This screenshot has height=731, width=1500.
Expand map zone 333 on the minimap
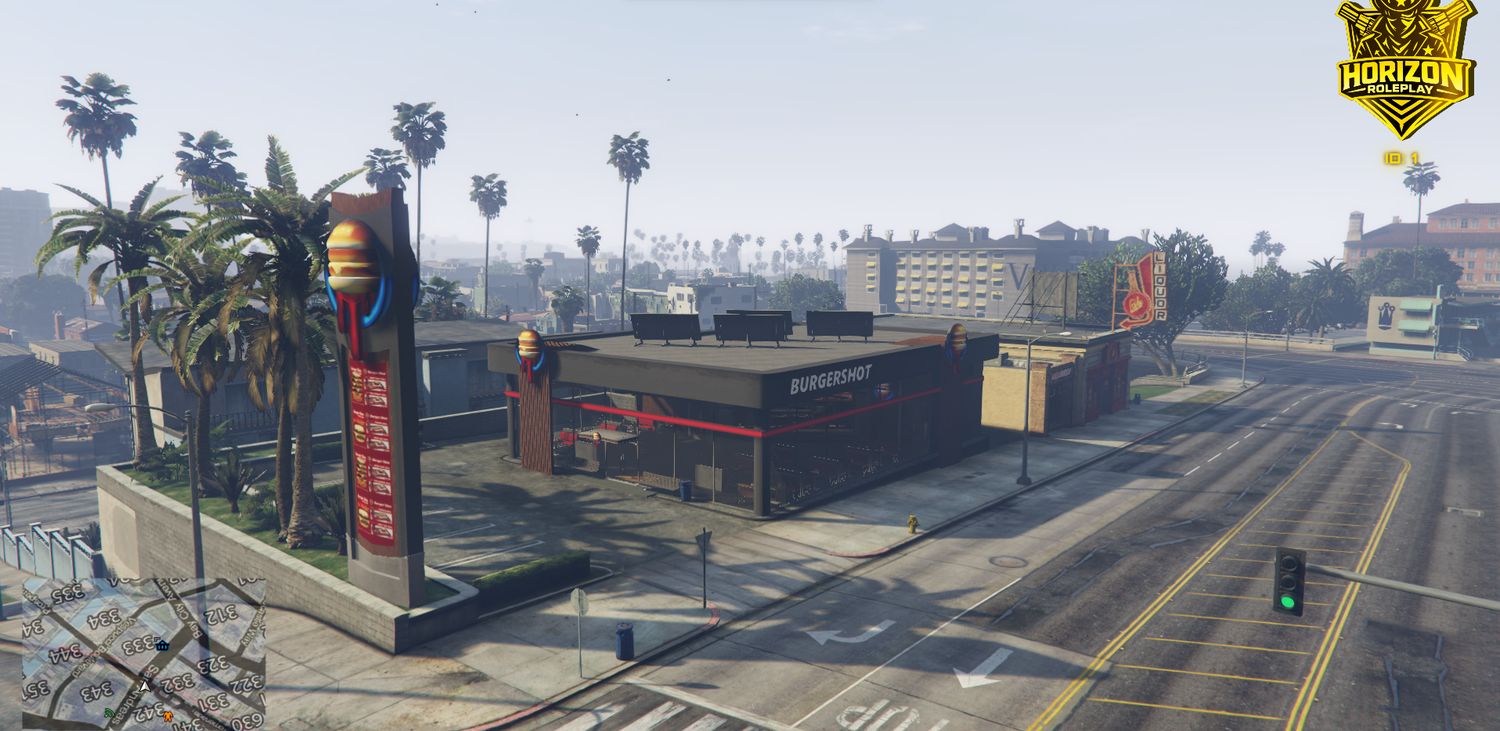tap(136, 644)
